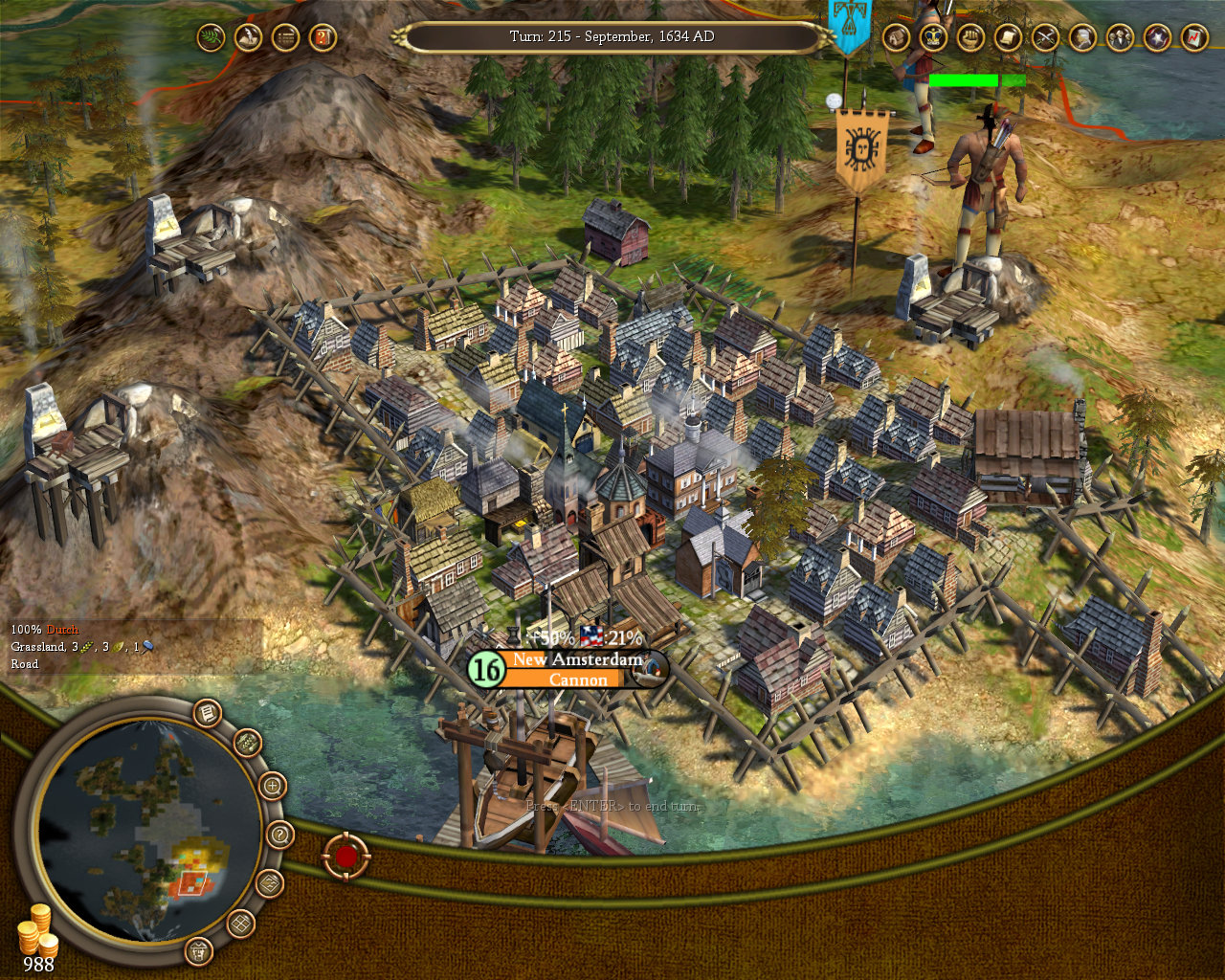Click the minimap magnifier plus button

tap(273, 787)
